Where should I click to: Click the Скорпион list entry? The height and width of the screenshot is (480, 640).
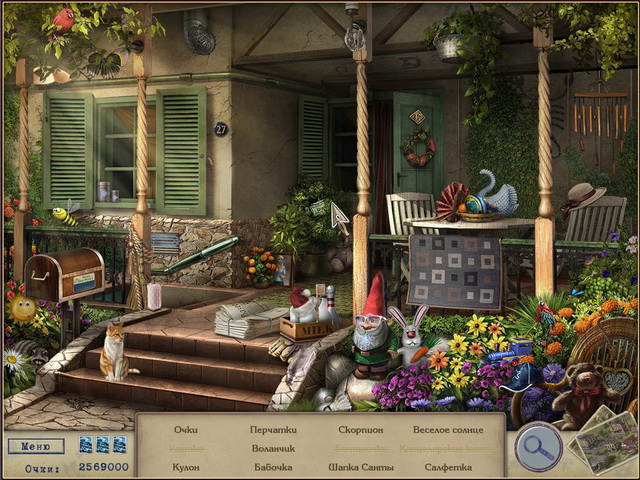pyautogui.click(x=360, y=429)
